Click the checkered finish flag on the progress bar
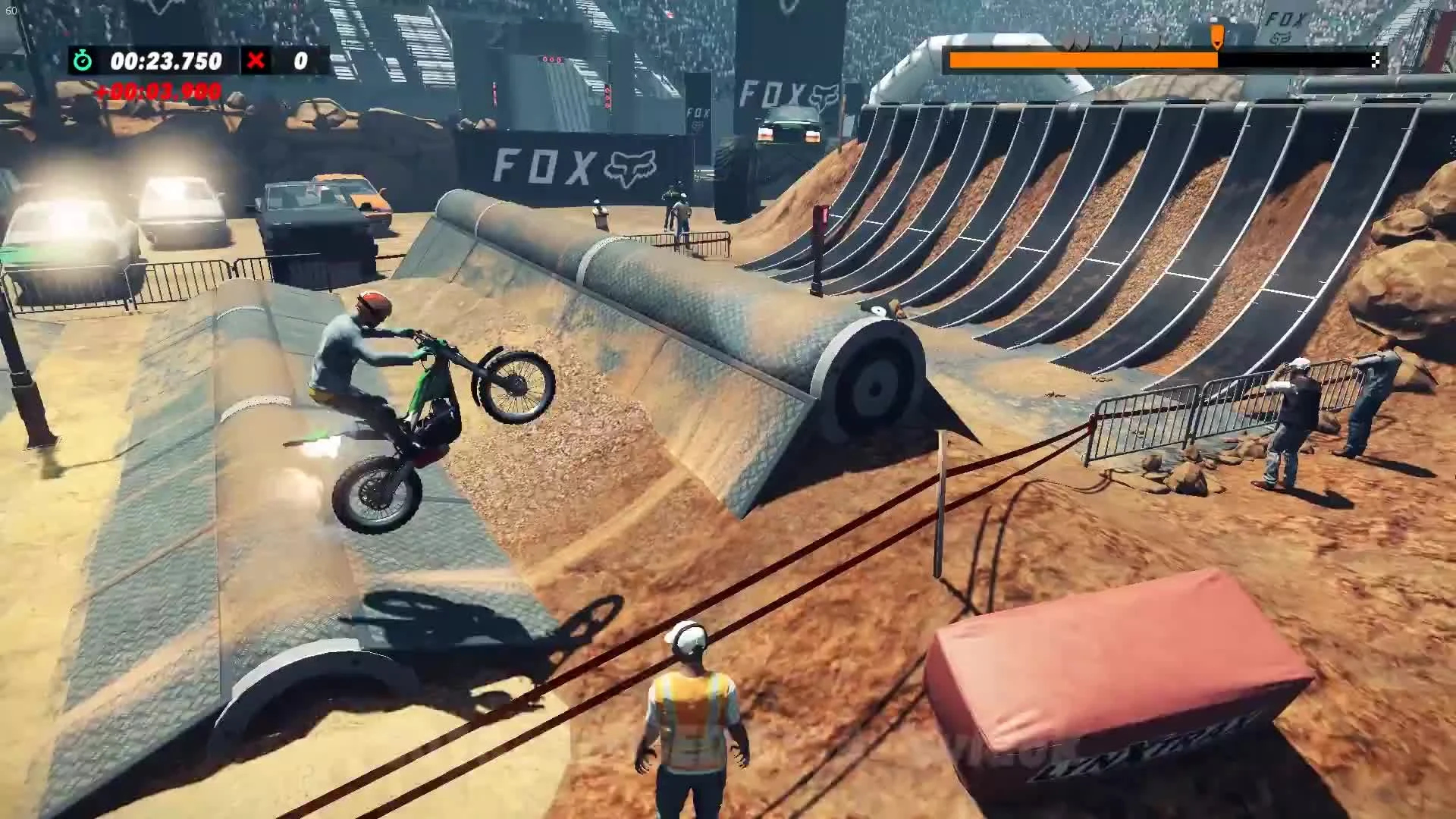The width and height of the screenshot is (1456, 819). (x=1376, y=58)
